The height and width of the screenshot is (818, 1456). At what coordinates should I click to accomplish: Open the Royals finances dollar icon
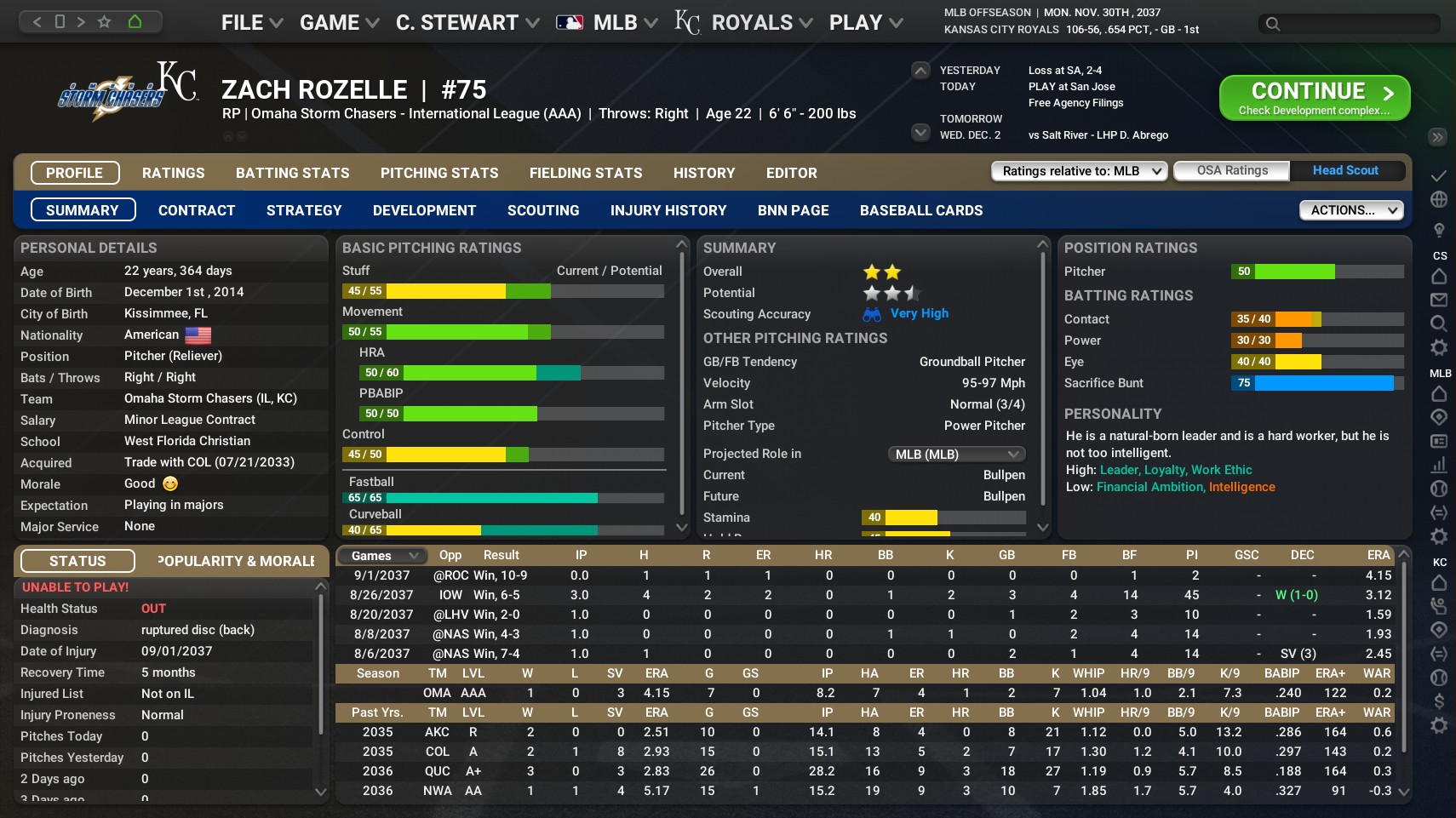click(x=1439, y=701)
